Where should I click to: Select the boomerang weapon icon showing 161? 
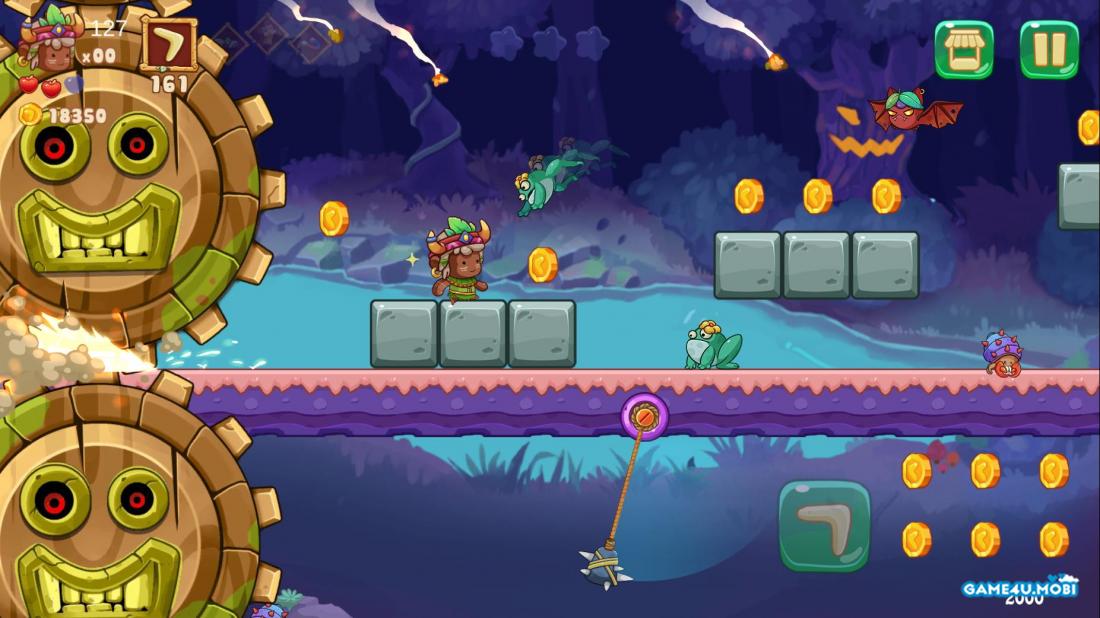pyautogui.click(x=168, y=46)
